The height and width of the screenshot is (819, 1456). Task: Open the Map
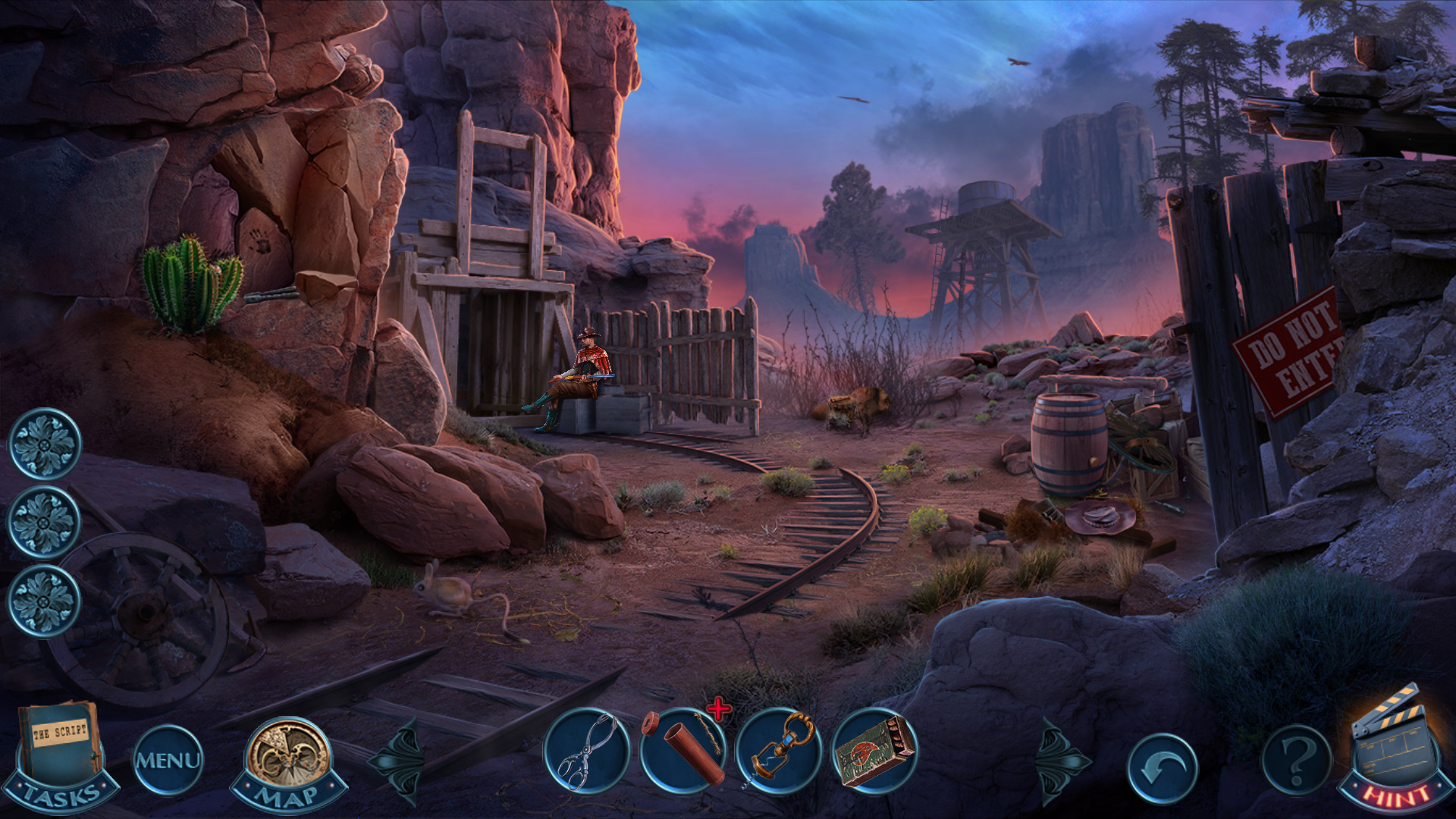[x=288, y=762]
